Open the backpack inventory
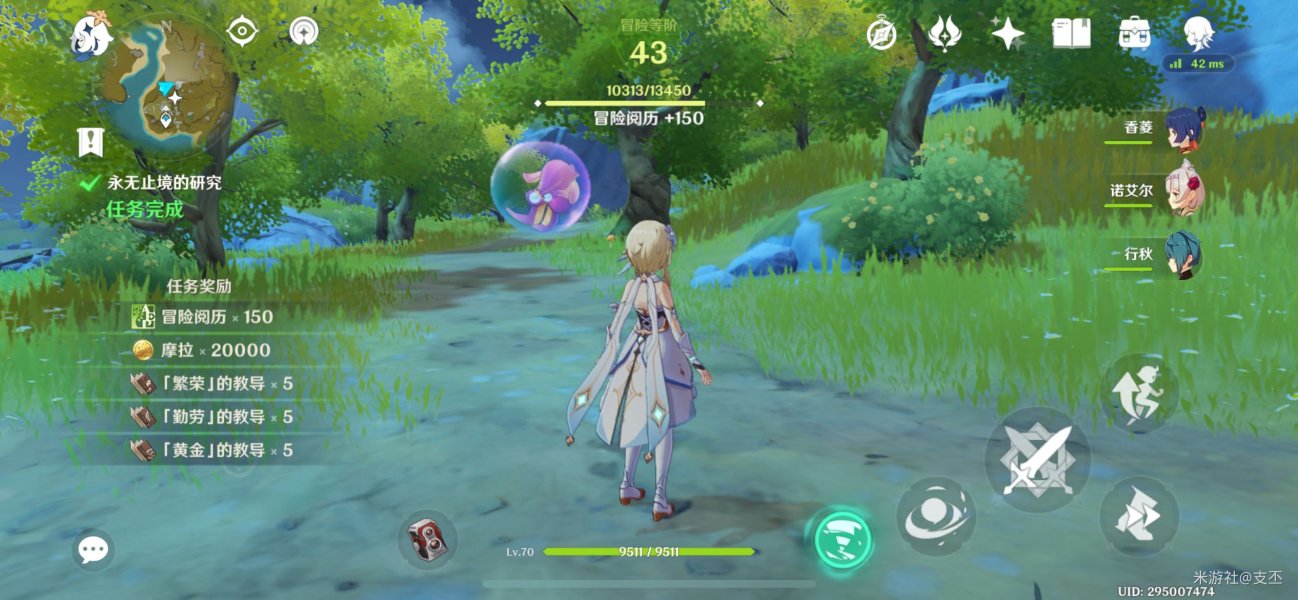The image size is (1298, 600). tap(1134, 34)
